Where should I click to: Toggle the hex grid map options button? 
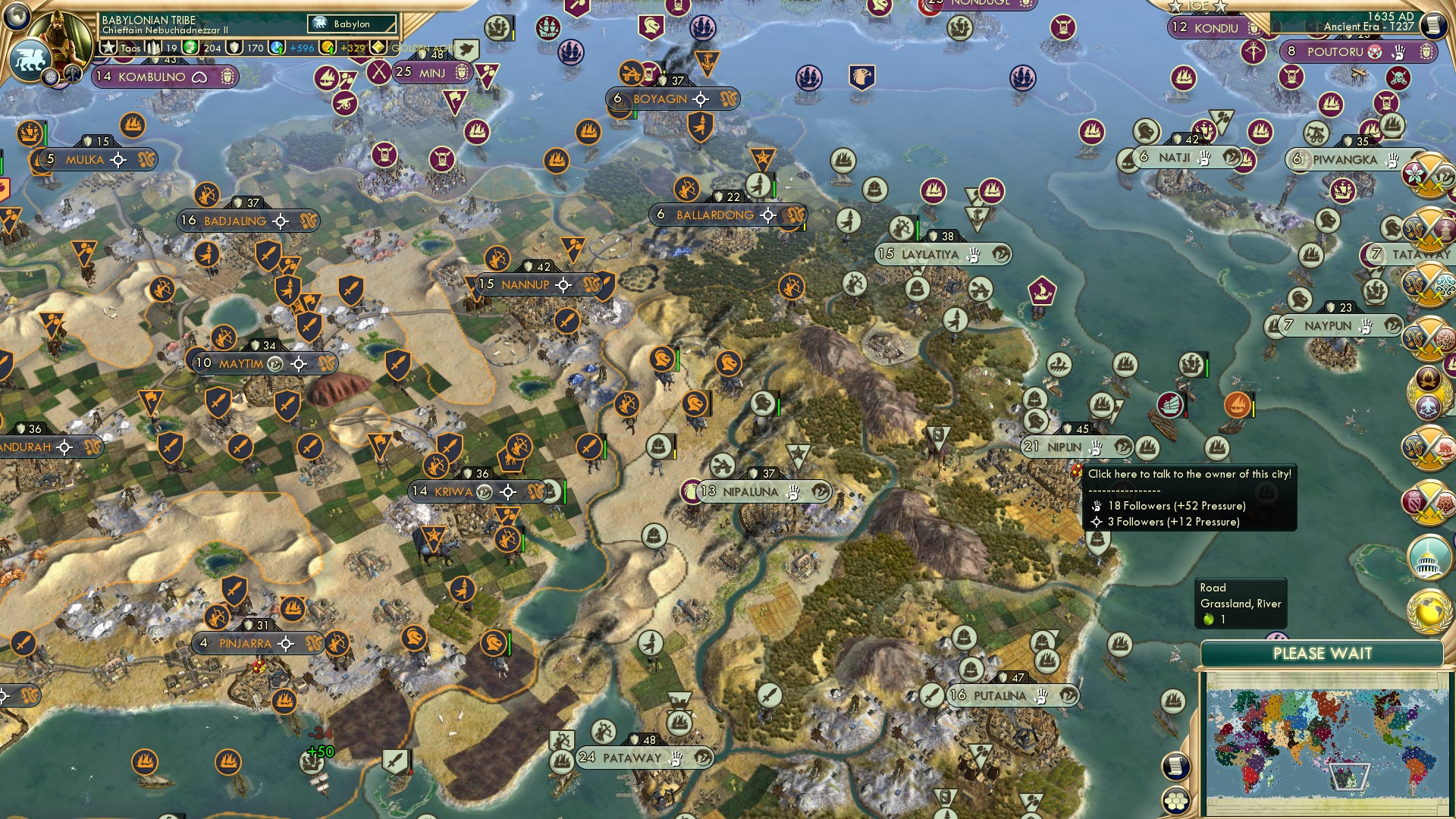tap(1175, 800)
